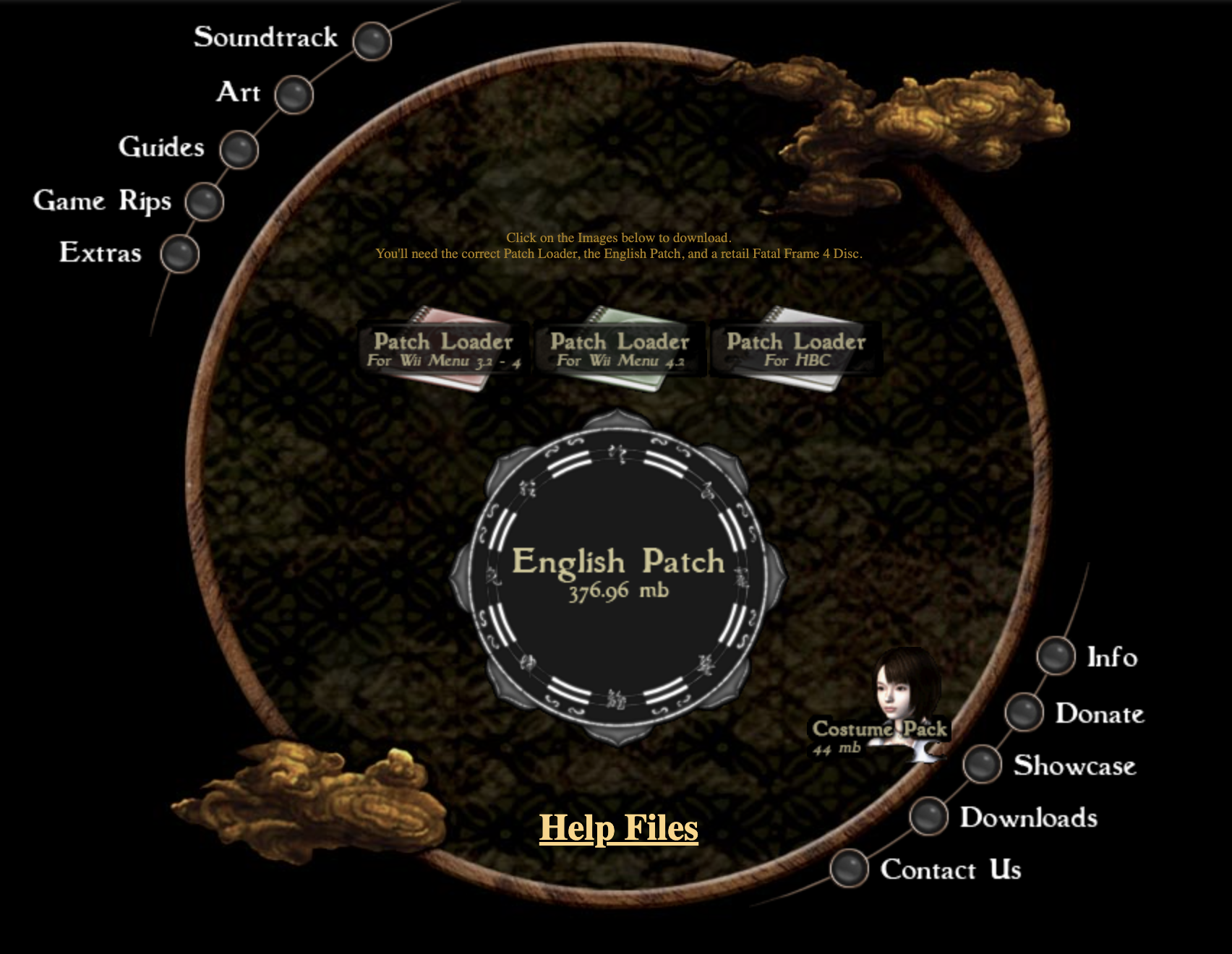Image resolution: width=1232 pixels, height=954 pixels.
Task: Select the Downloads menu entry
Action: [1028, 817]
